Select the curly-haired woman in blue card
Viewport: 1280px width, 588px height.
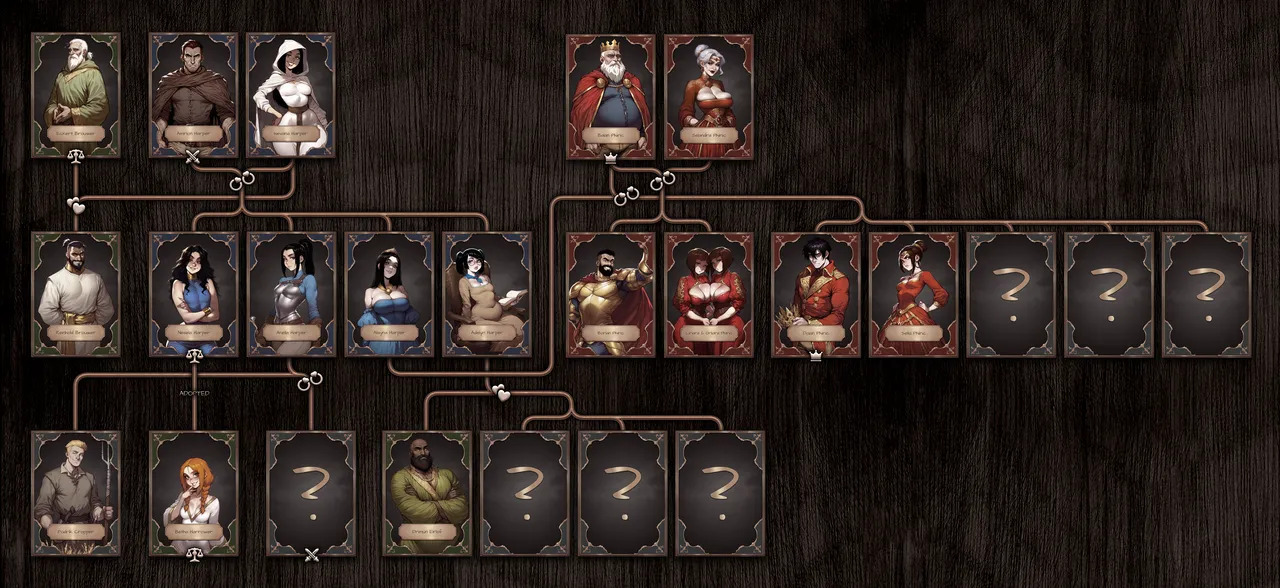pyautogui.click(x=194, y=294)
